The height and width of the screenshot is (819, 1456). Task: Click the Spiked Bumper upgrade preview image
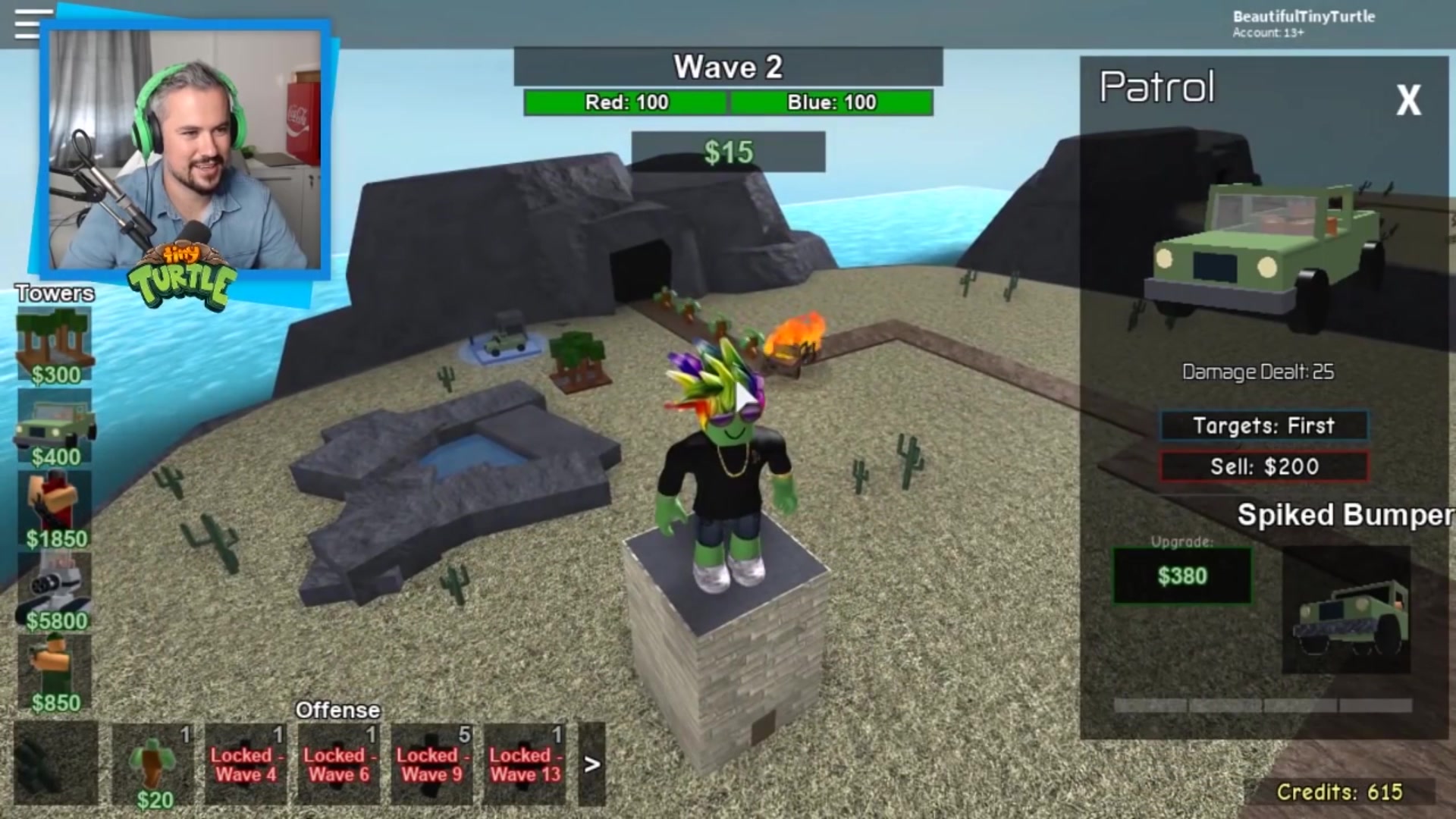pyautogui.click(x=1346, y=610)
